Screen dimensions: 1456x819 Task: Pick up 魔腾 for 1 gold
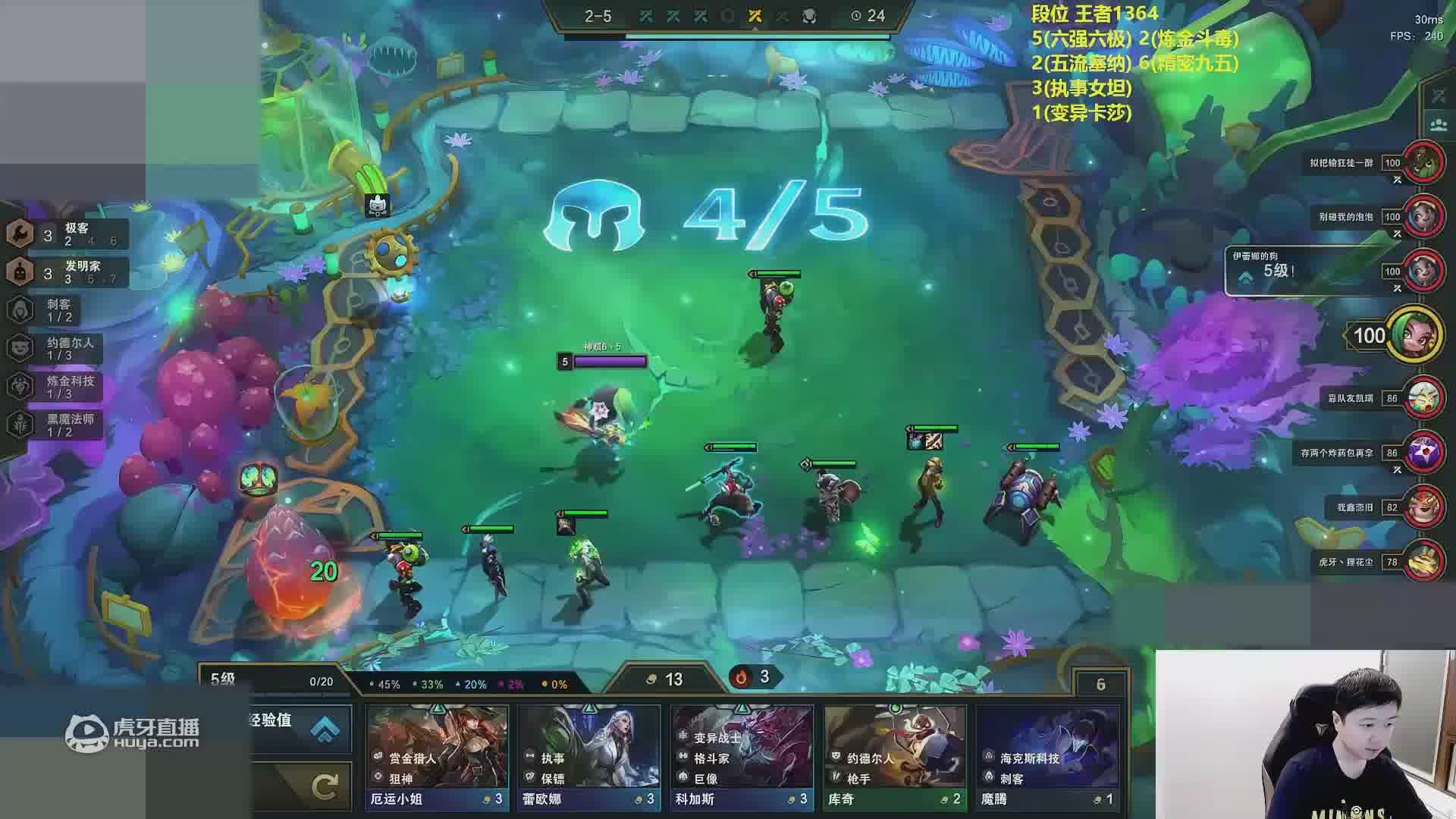click(x=1047, y=757)
